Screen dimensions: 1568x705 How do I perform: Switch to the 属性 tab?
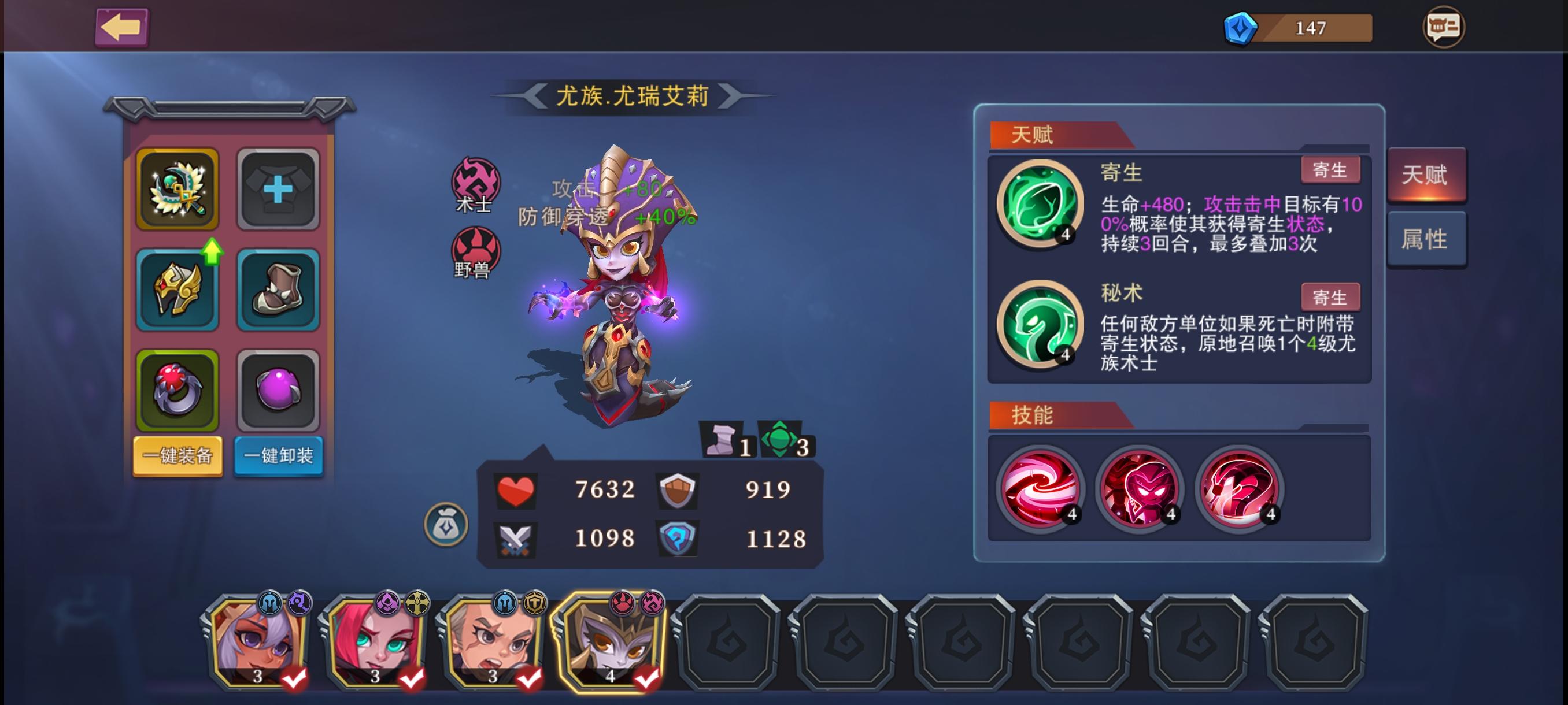click(1427, 239)
